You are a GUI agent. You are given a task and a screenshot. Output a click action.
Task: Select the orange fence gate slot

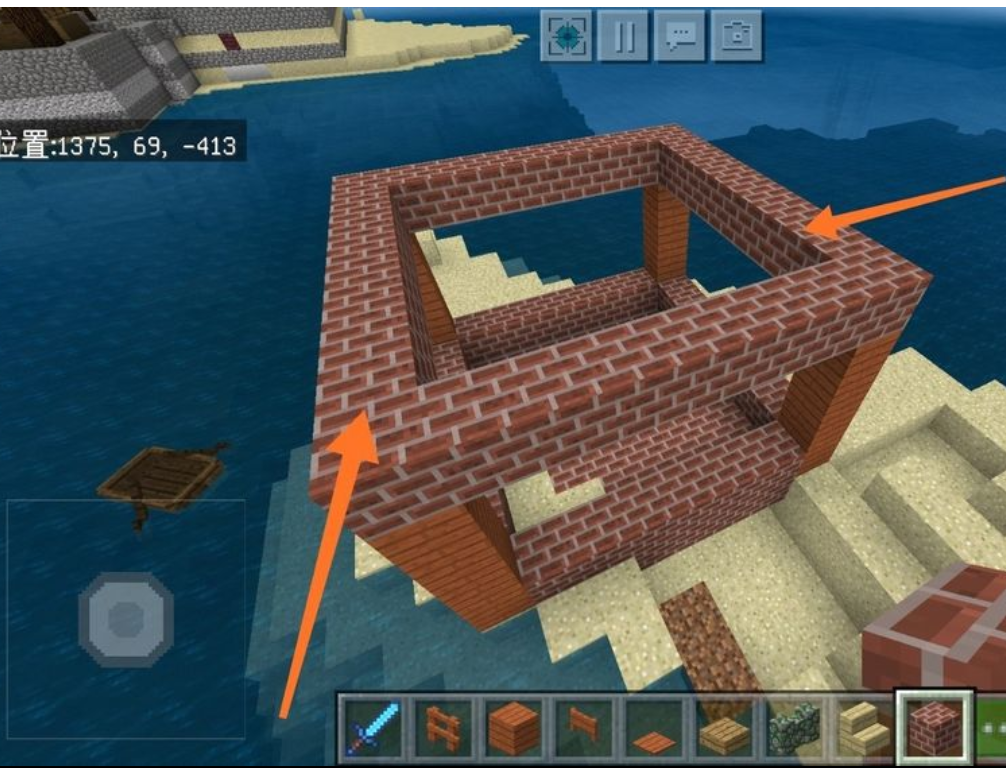tap(585, 728)
